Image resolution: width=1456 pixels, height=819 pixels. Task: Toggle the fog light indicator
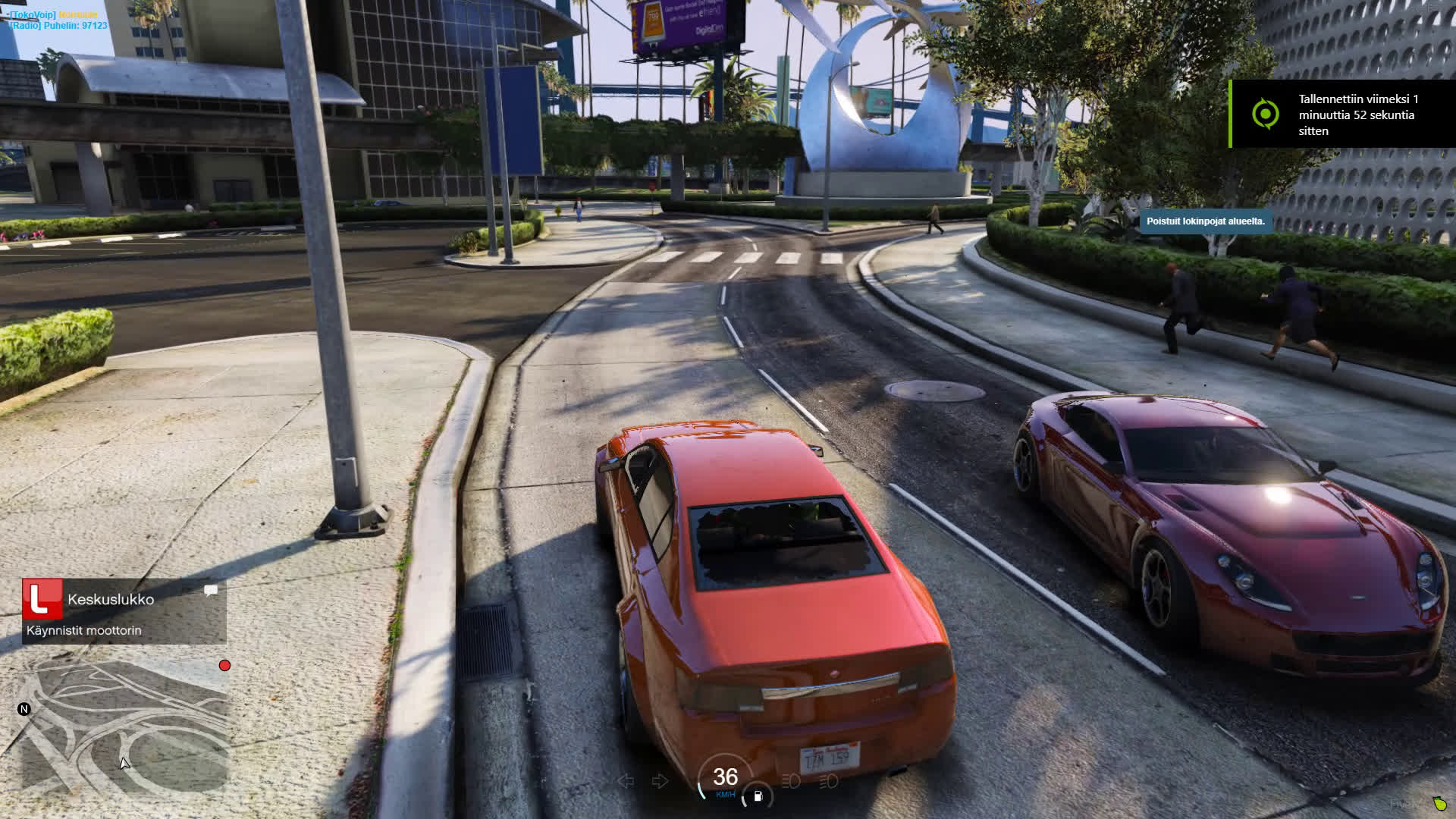[x=829, y=780]
